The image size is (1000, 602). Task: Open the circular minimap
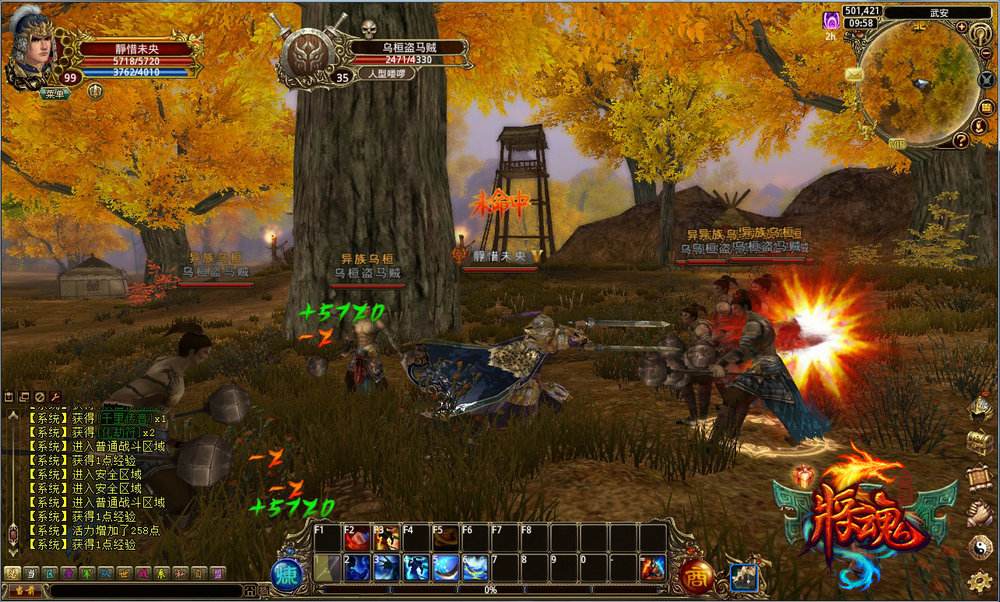coord(918,82)
